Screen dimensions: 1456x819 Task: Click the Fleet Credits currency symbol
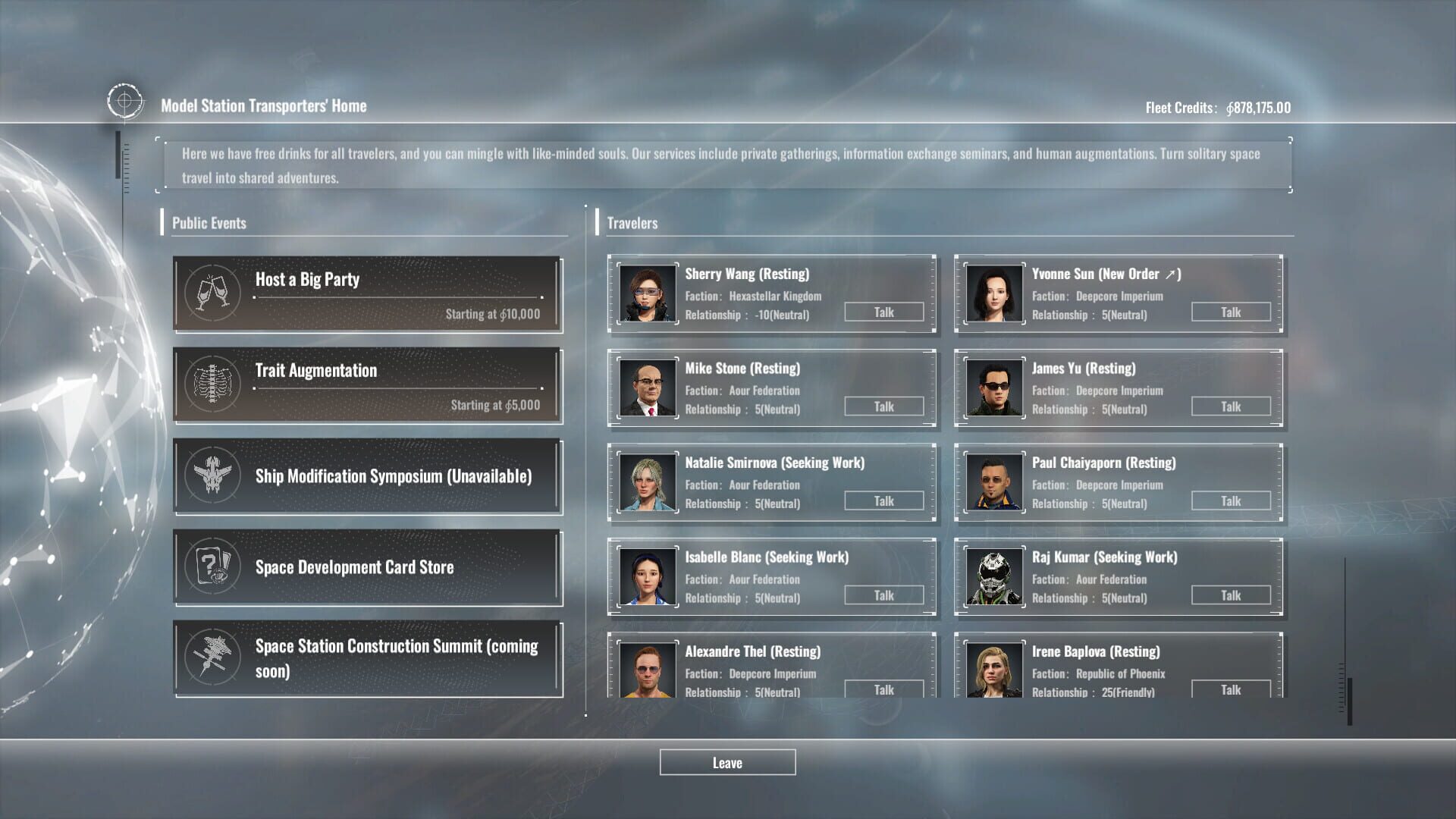tap(1229, 108)
